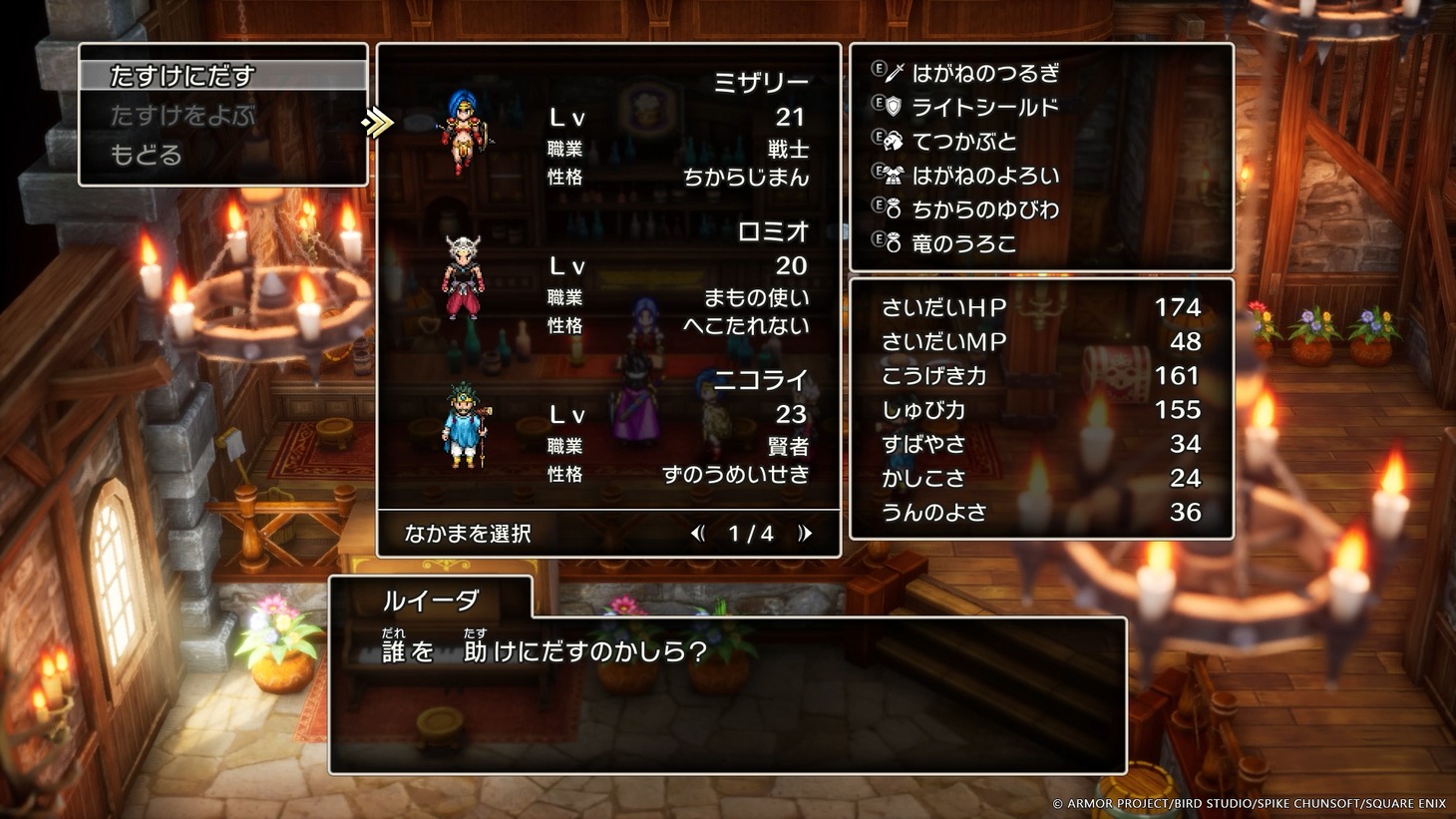Click the 竜のうろこ accessory entry
The height and width of the screenshot is (819, 1456).
(963, 243)
